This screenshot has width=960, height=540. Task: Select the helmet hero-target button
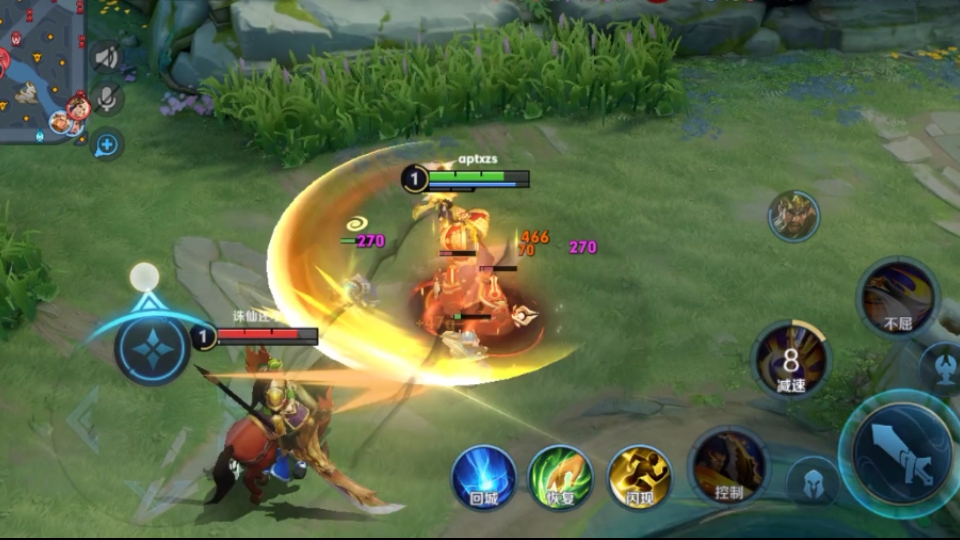[811, 482]
